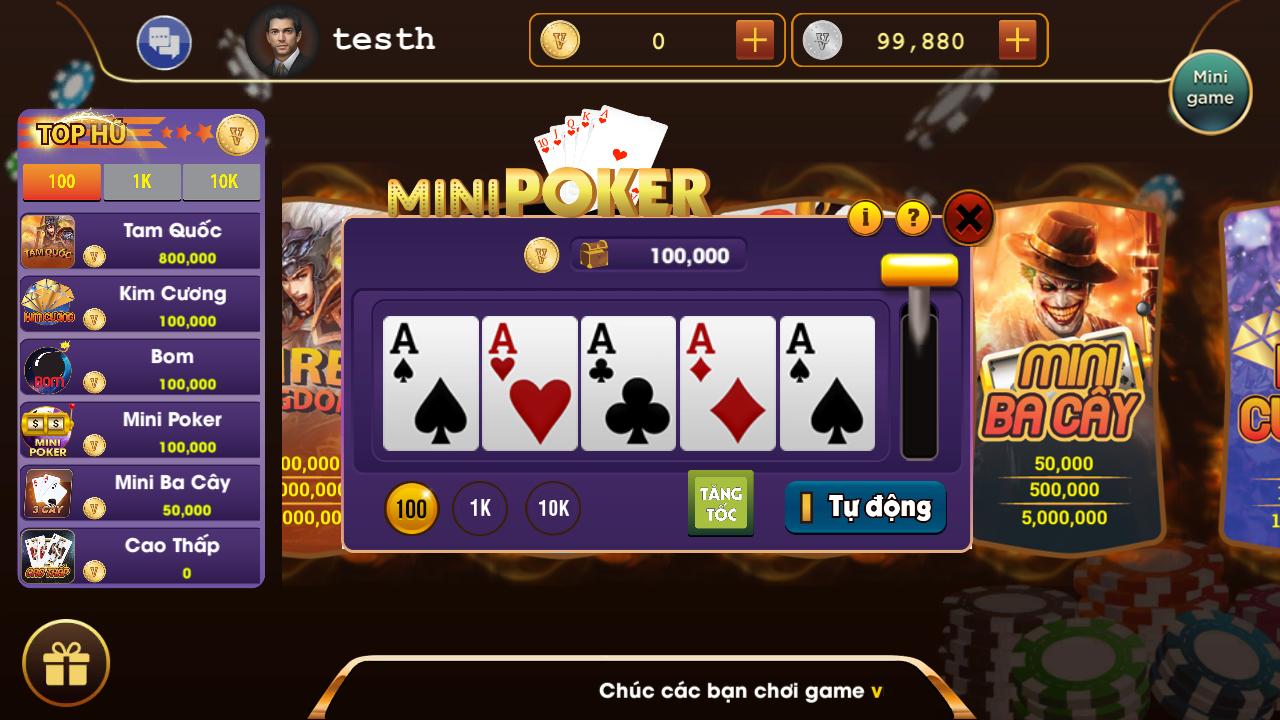Open the Mini Poker help icon

(911, 216)
